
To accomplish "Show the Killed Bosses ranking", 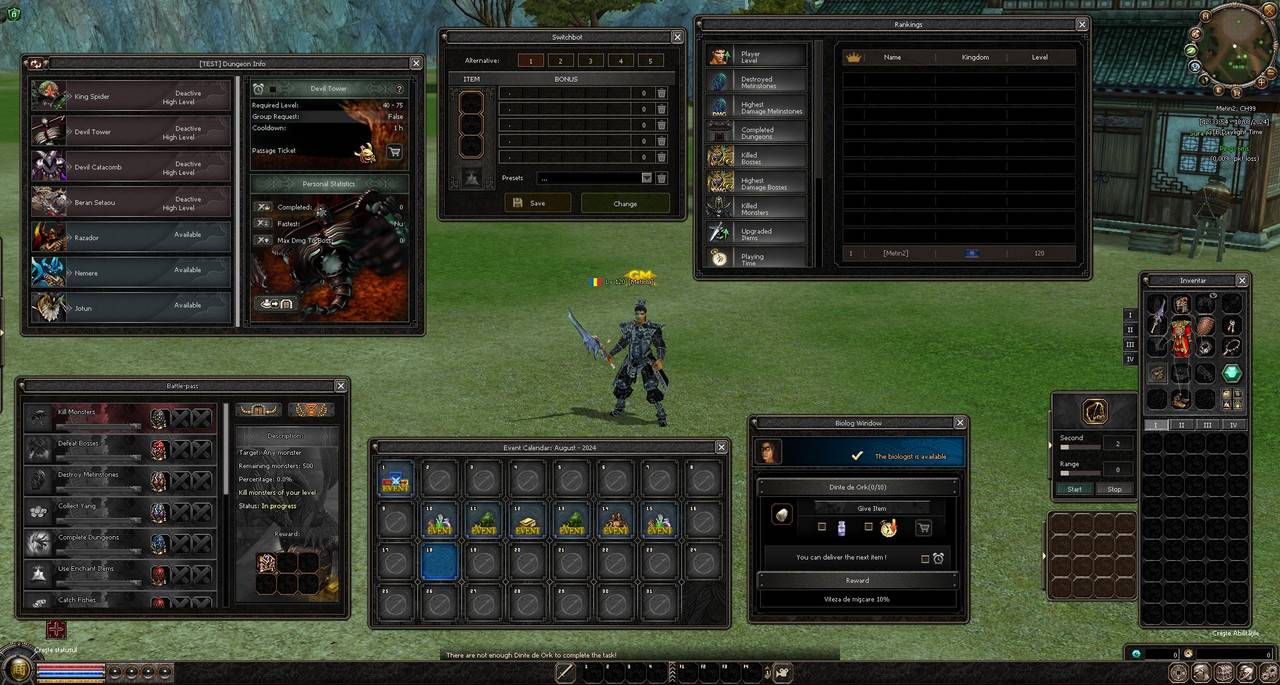I will pos(757,157).
